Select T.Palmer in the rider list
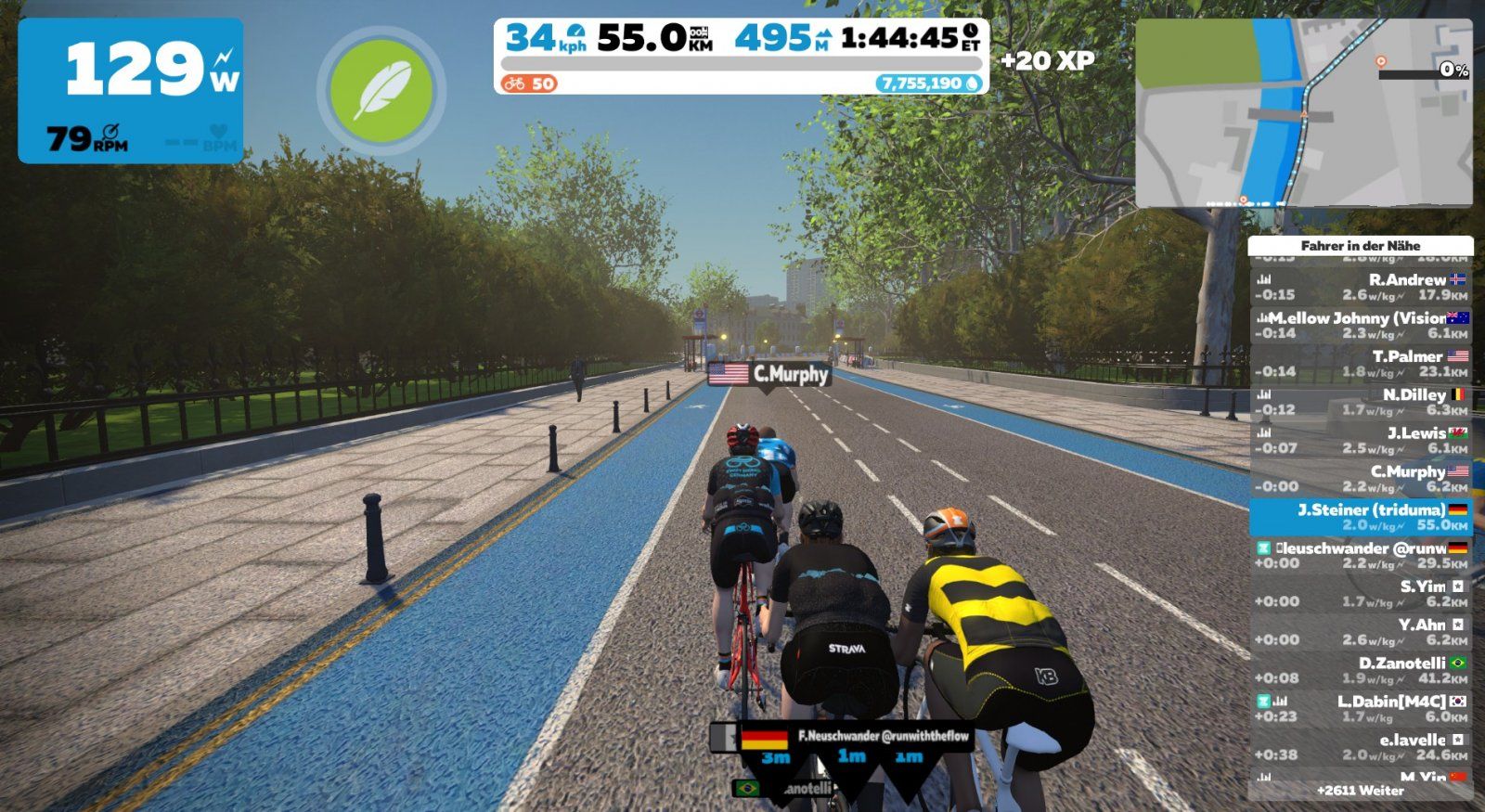Screen dimensions: 1485x812 1360,364
